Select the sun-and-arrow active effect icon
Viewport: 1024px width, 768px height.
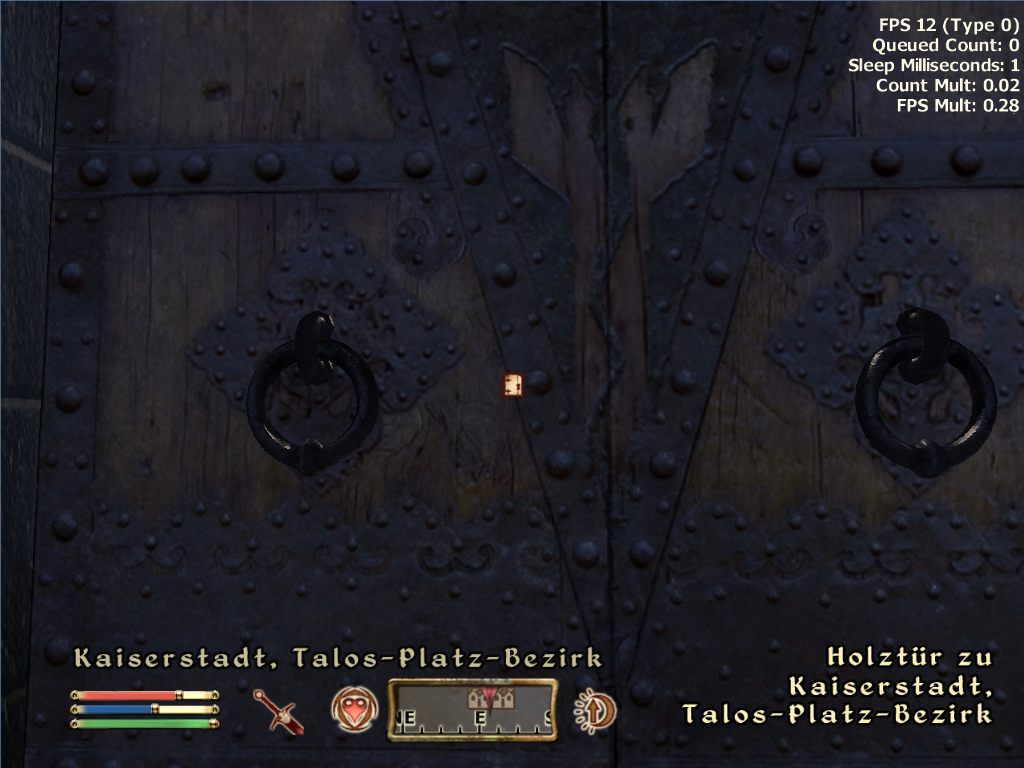594,710
